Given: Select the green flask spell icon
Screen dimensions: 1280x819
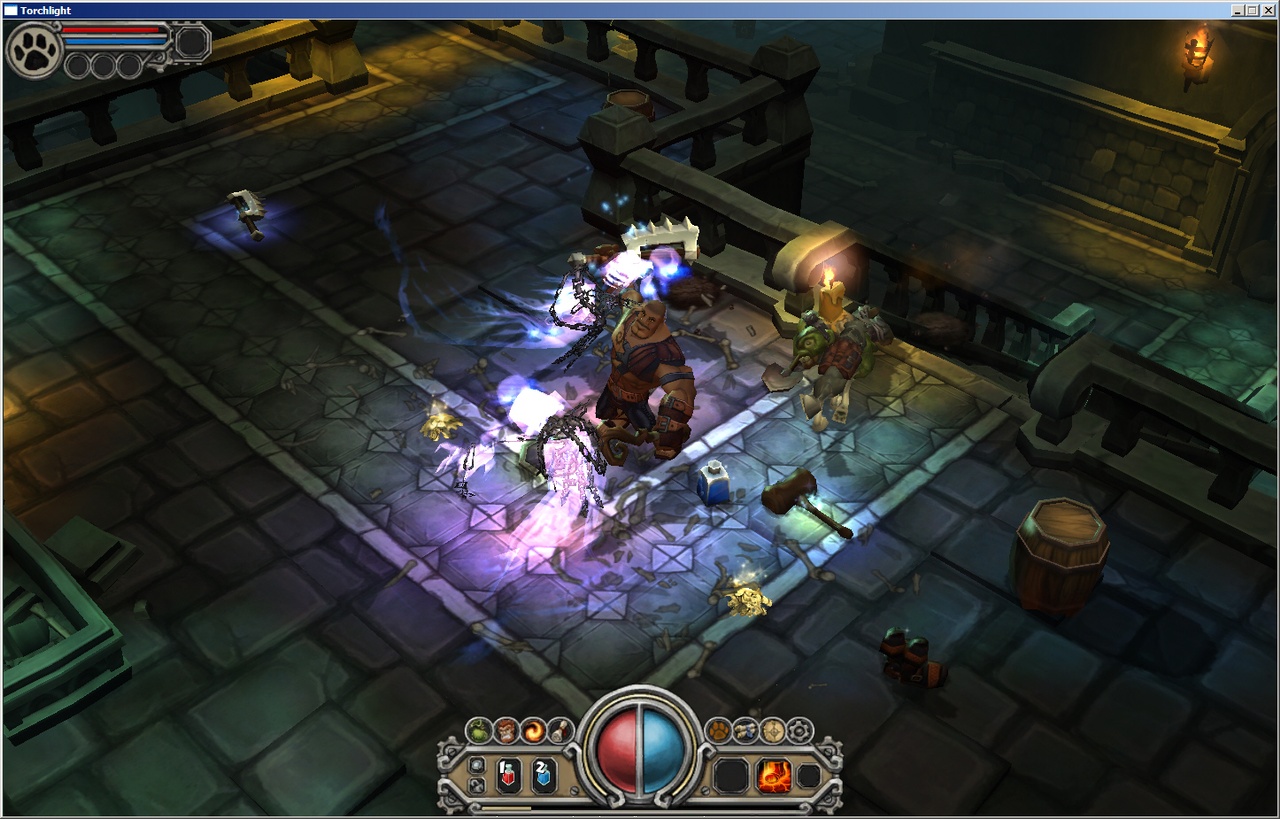Looking at the screenshot, I should pyautogui.click(x=479, y=731).
